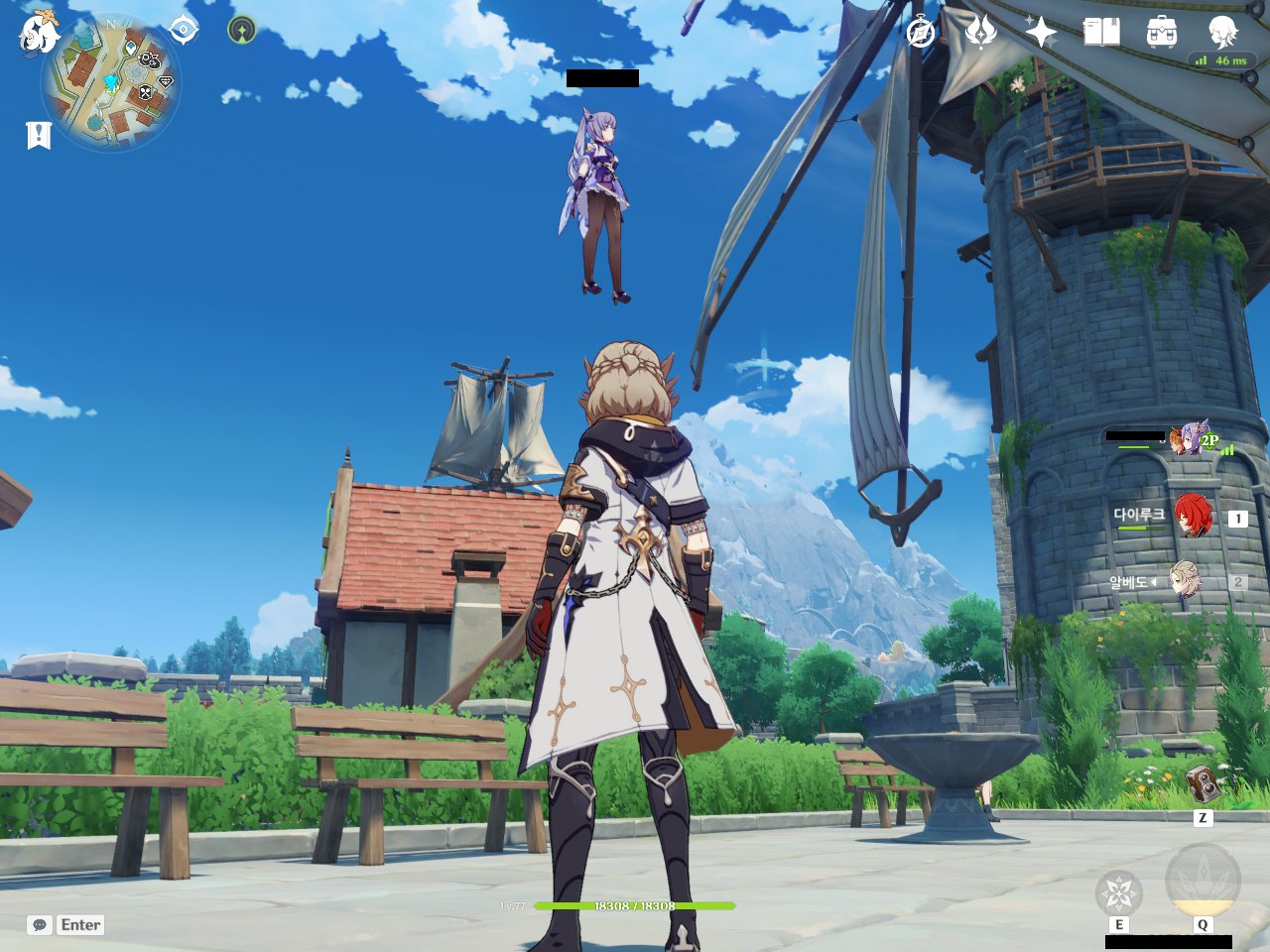Open the Paimon menu icon
The width and height of the screenshot is (1270, 952).
pos(38,32)
